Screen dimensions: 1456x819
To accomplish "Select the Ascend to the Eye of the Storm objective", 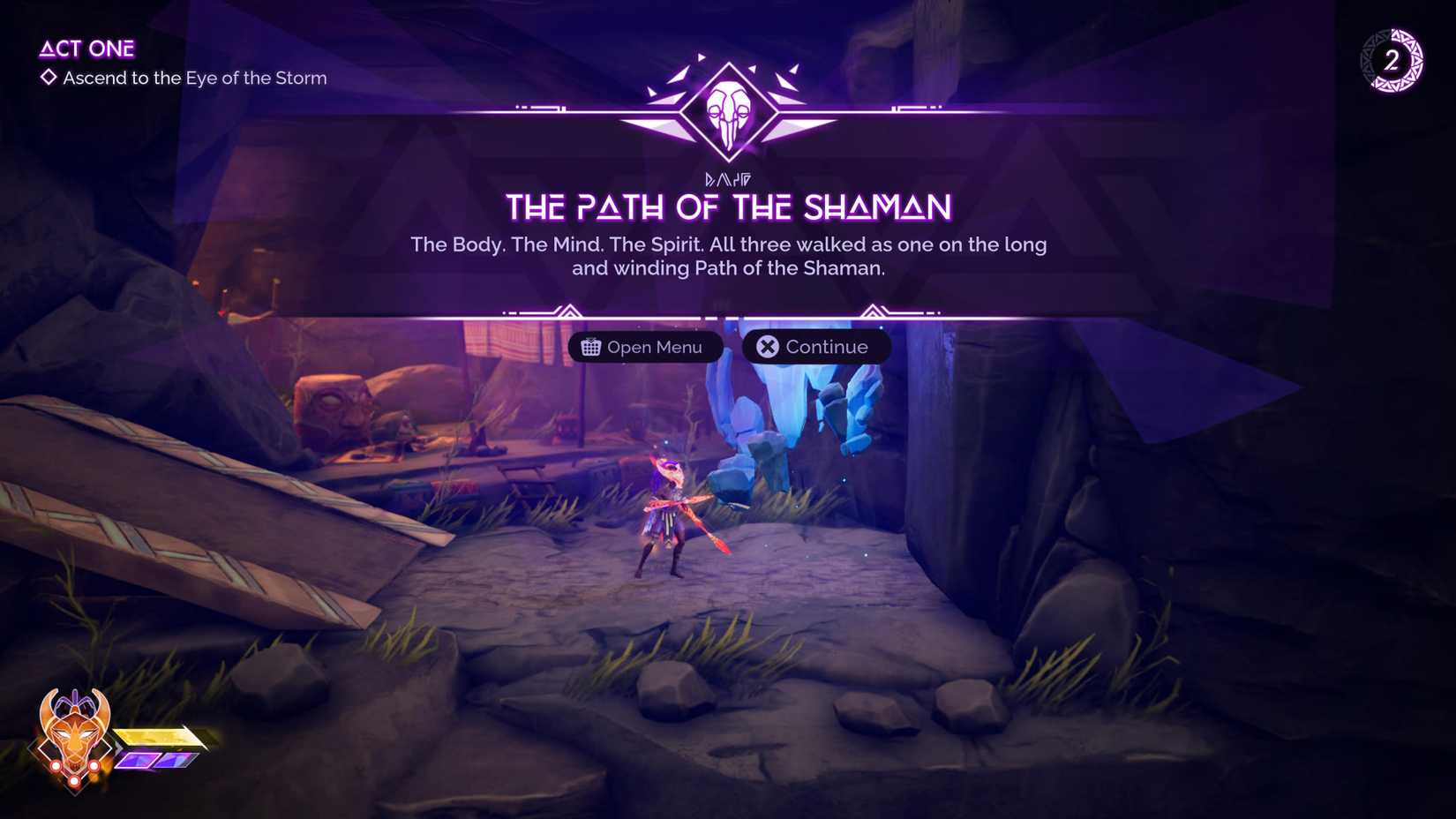I will (x=194, y=79).
